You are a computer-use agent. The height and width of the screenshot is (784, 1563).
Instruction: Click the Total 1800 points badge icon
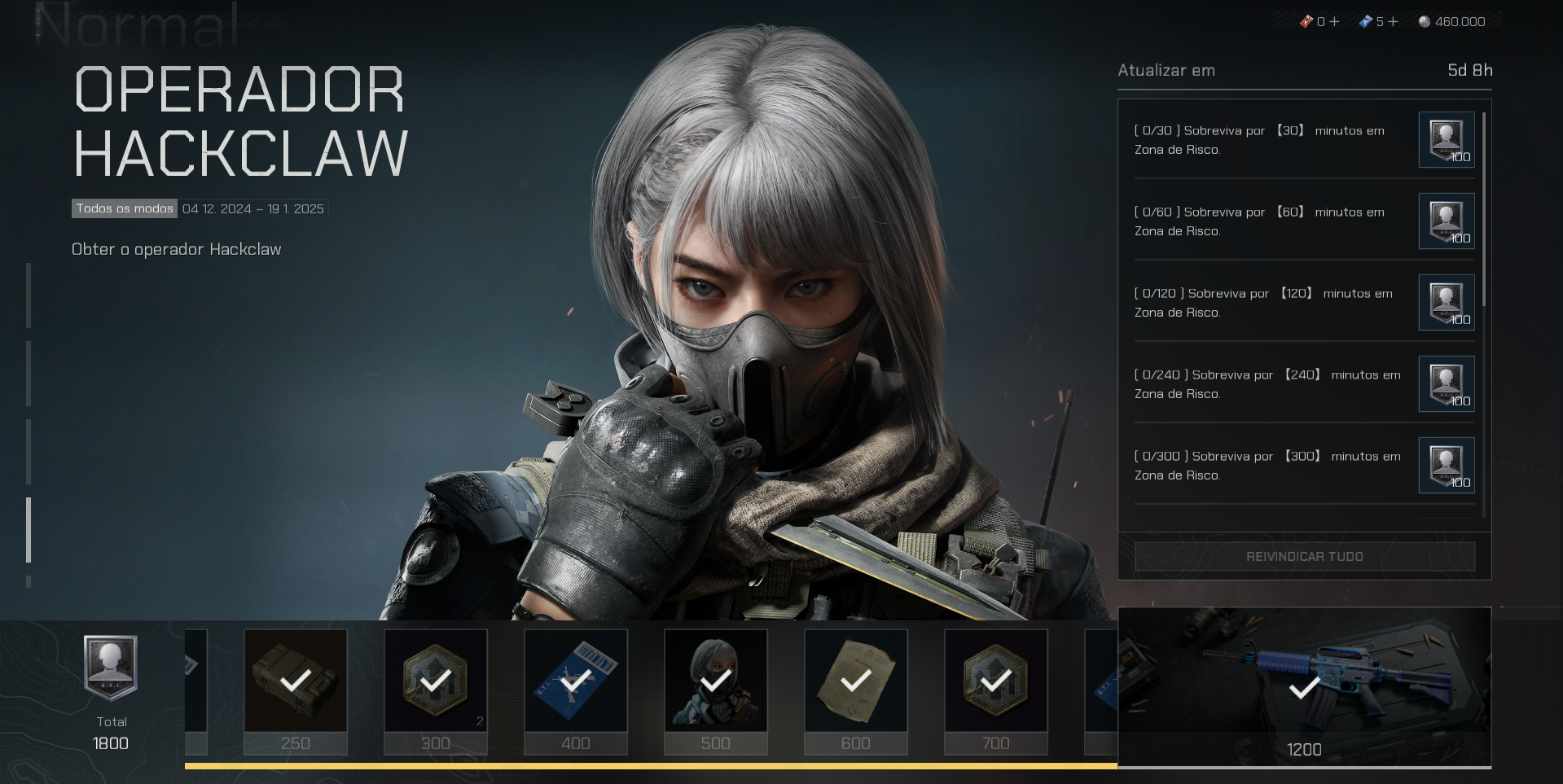pyautogui.click(x=111, y=668)
